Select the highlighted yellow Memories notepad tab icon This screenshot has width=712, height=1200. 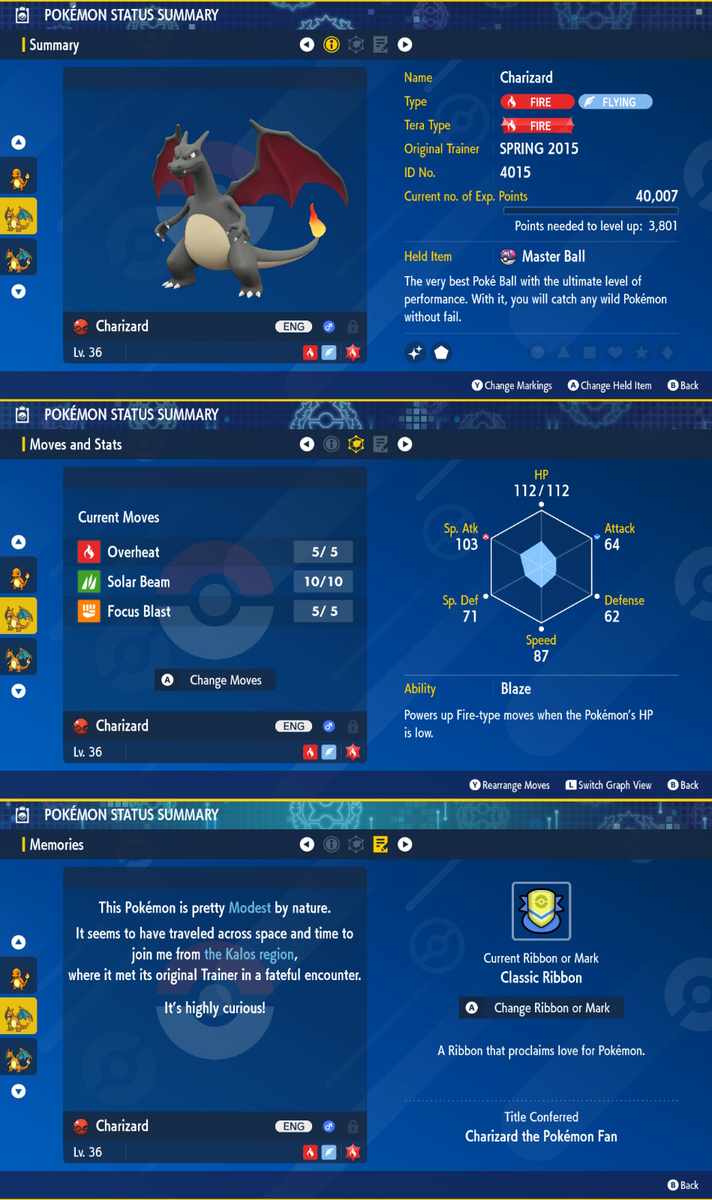[x=380, y=845]
